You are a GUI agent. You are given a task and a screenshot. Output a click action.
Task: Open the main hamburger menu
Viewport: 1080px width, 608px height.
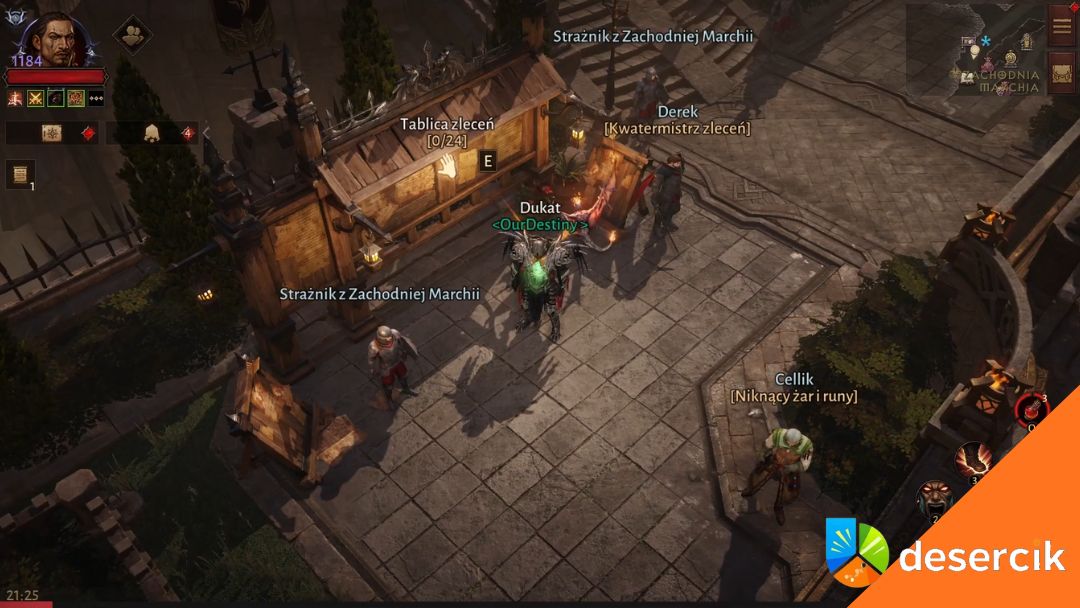point(1061,25)
